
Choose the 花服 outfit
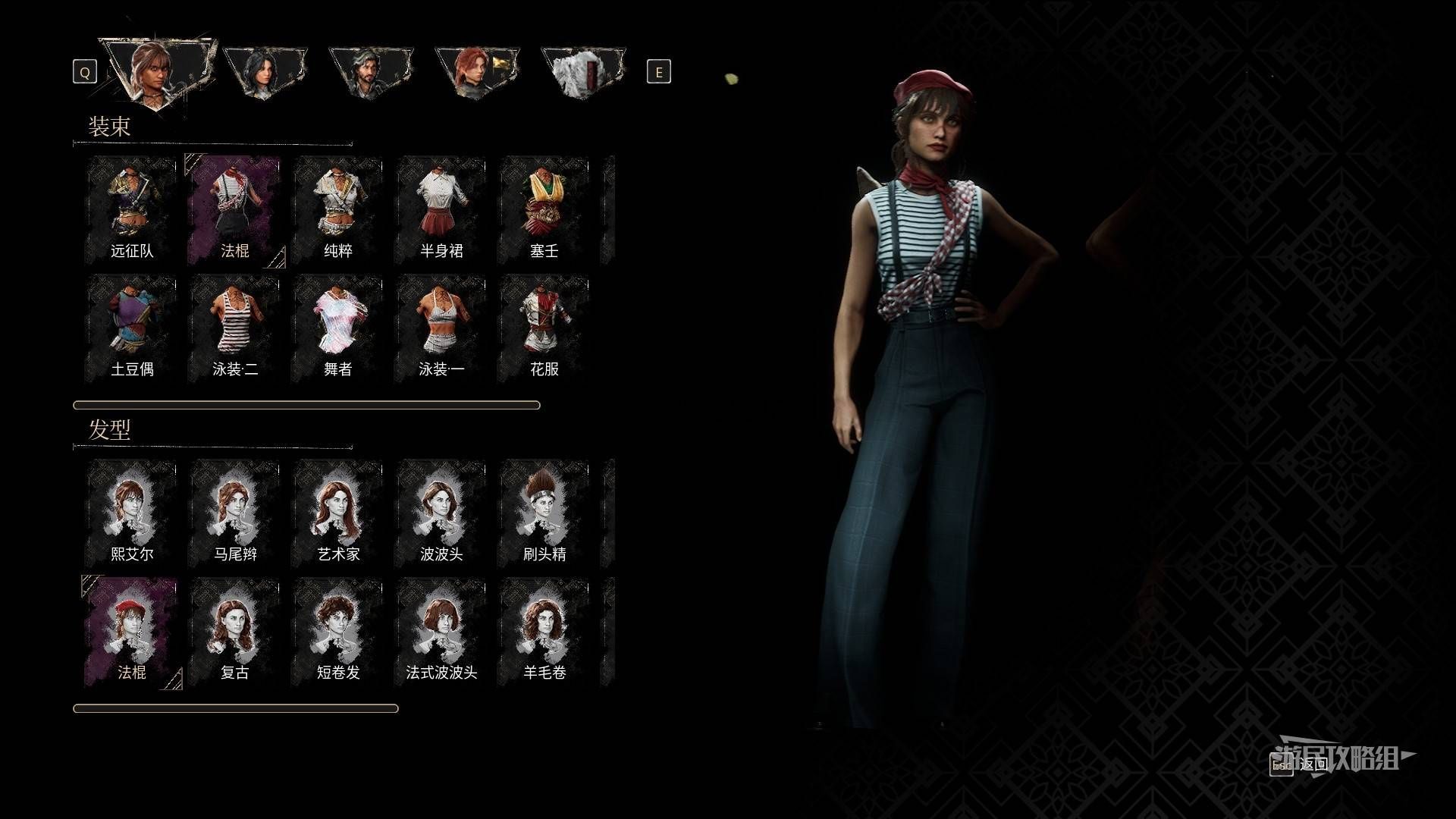[x=544, y=328]
